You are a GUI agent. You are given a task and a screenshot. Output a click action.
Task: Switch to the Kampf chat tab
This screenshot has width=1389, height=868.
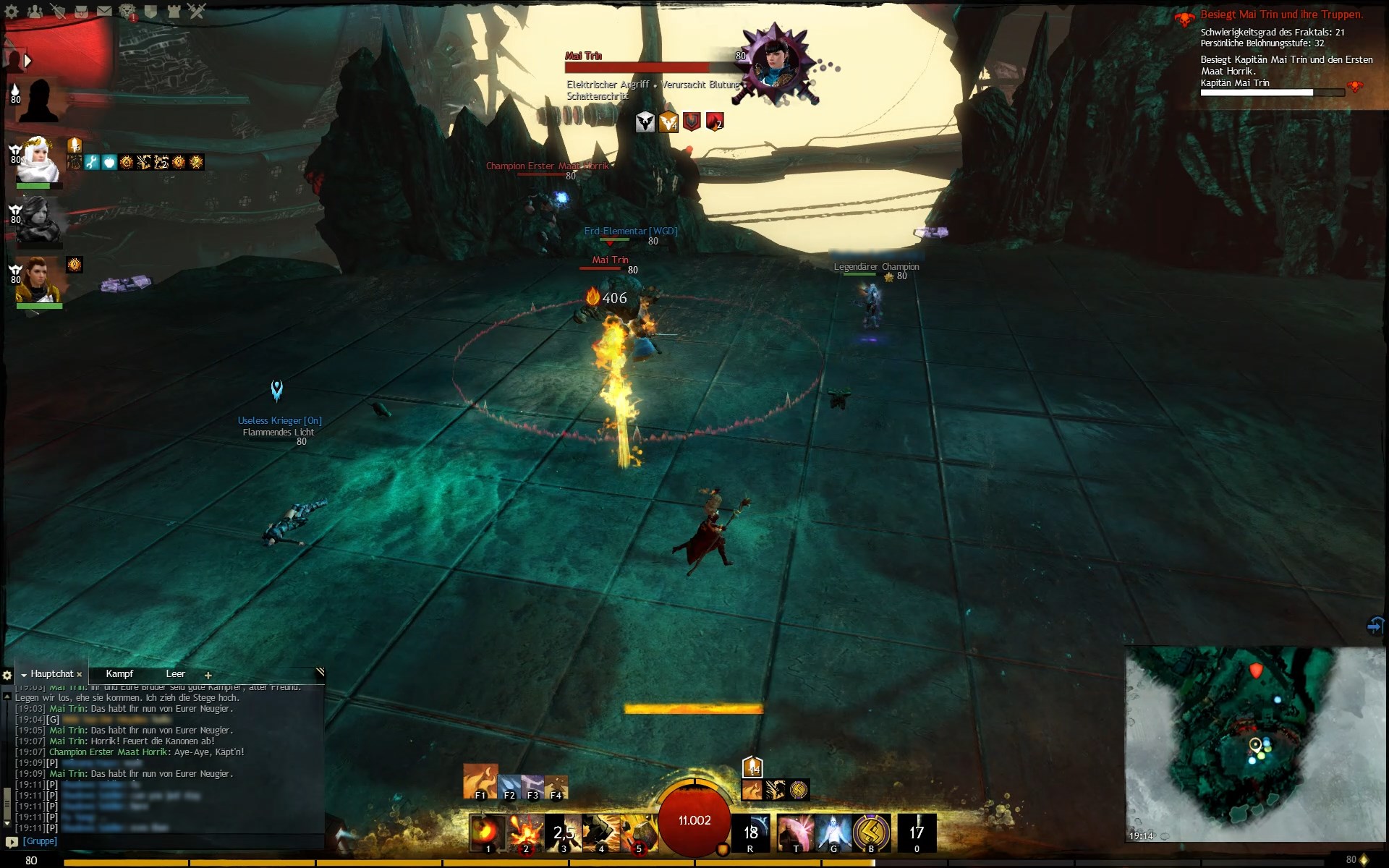coord(119,673)
